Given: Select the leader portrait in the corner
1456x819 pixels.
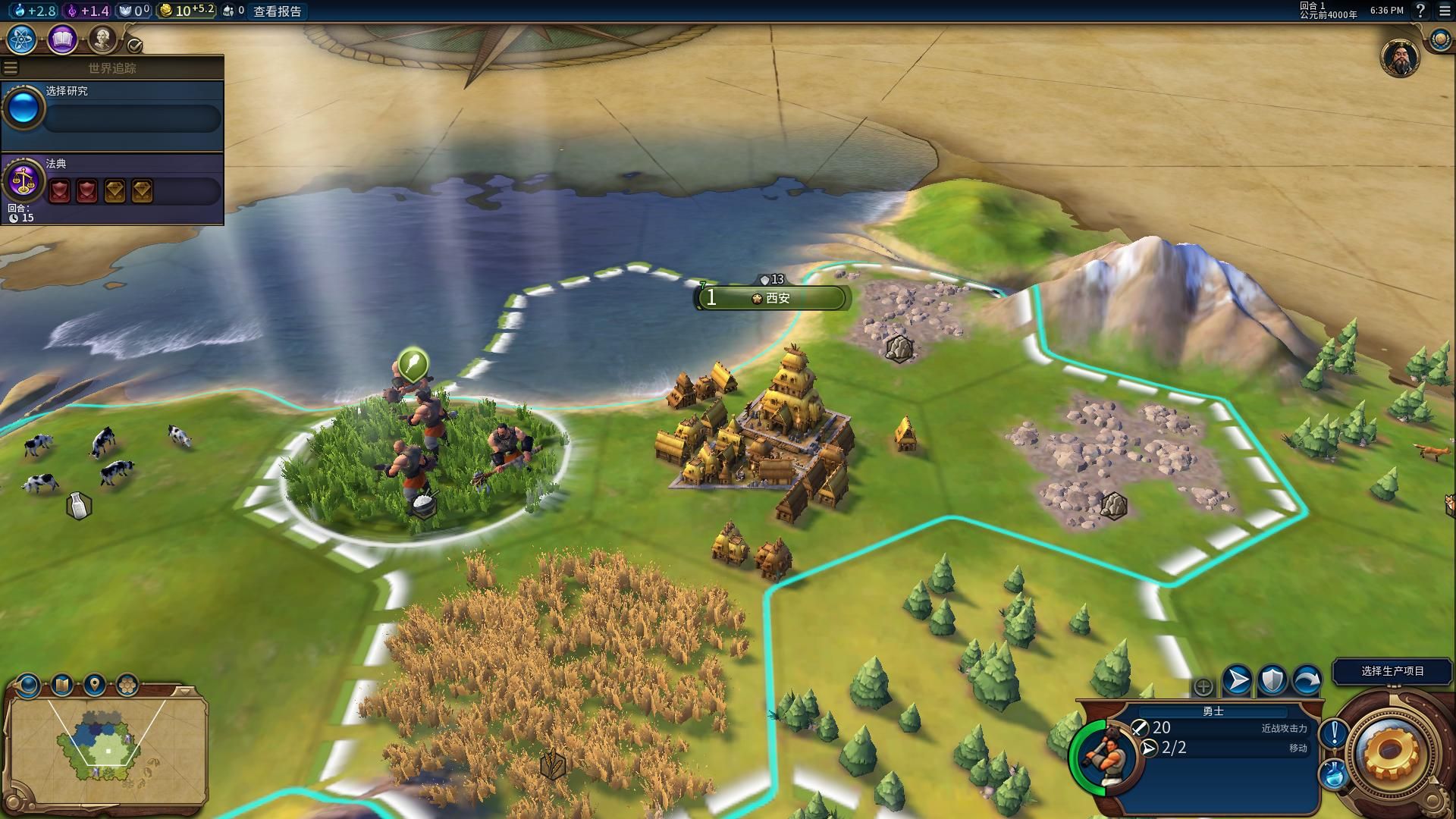Looking at the screenshot, I should click(1399, 58).
